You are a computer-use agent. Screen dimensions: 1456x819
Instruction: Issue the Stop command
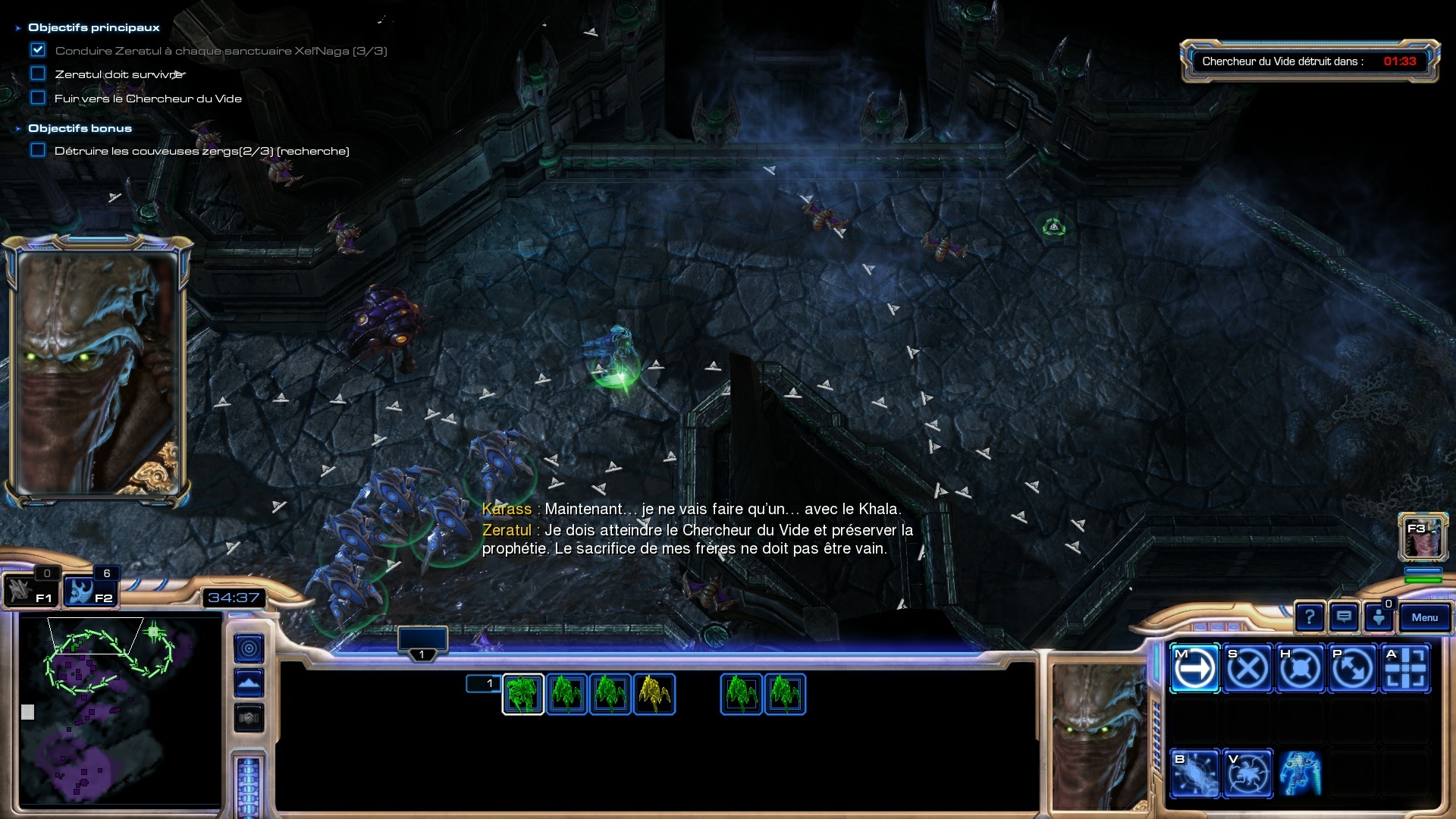1247,669
